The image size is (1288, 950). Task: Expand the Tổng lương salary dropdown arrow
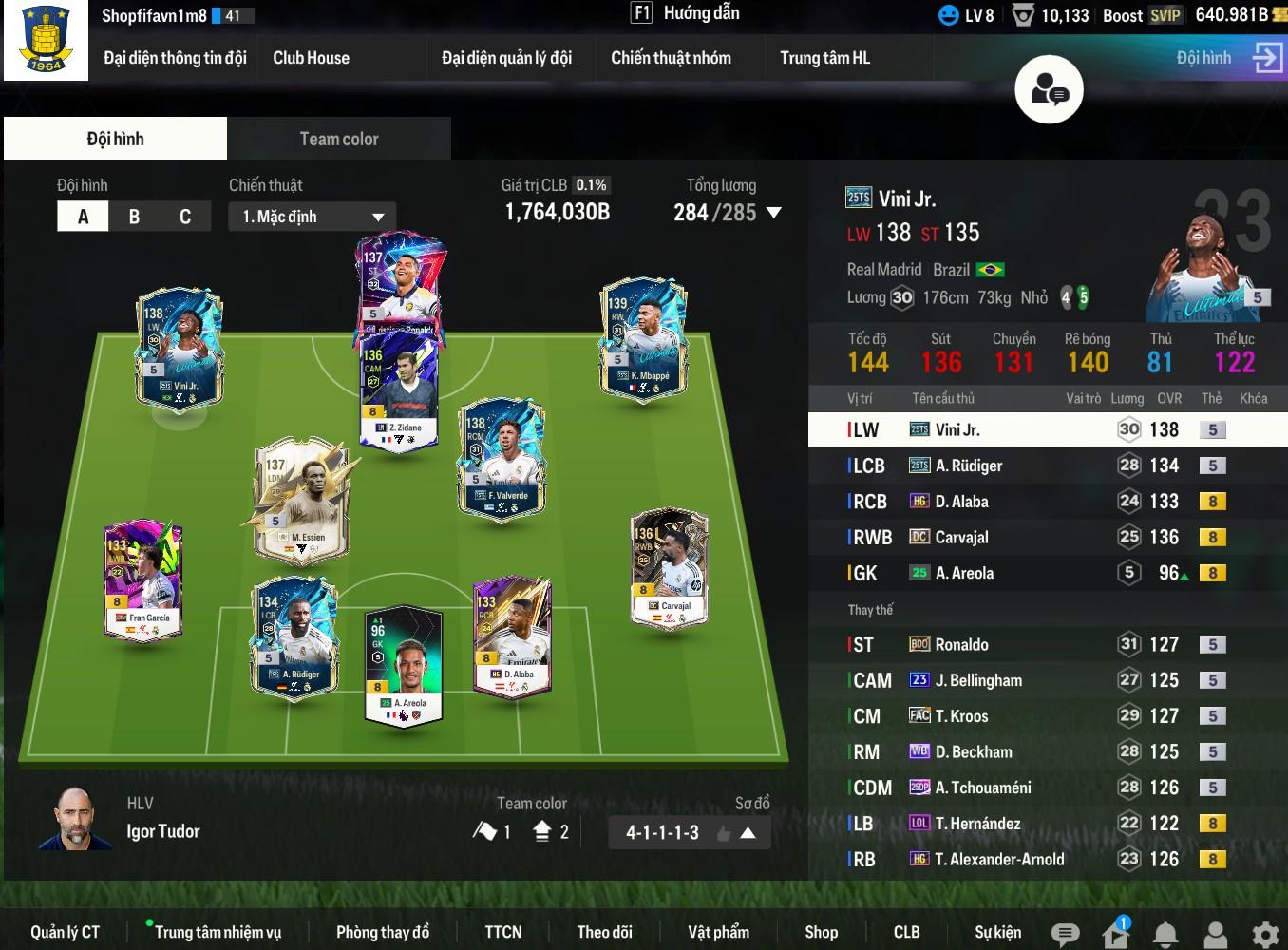pos(774,213)
